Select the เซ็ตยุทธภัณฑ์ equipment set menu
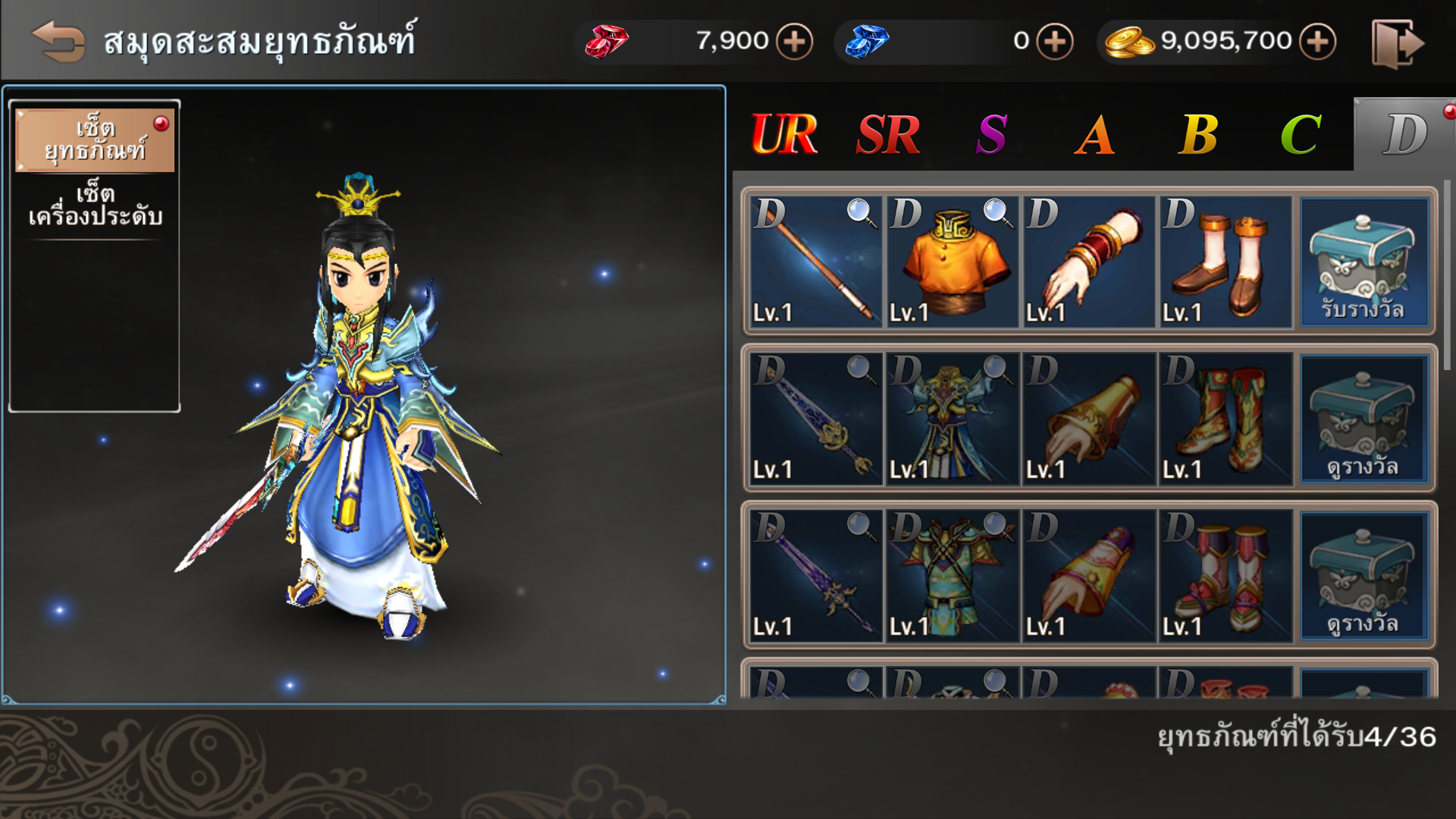Viewport: 1456px width, 819px height. (95, 140)
